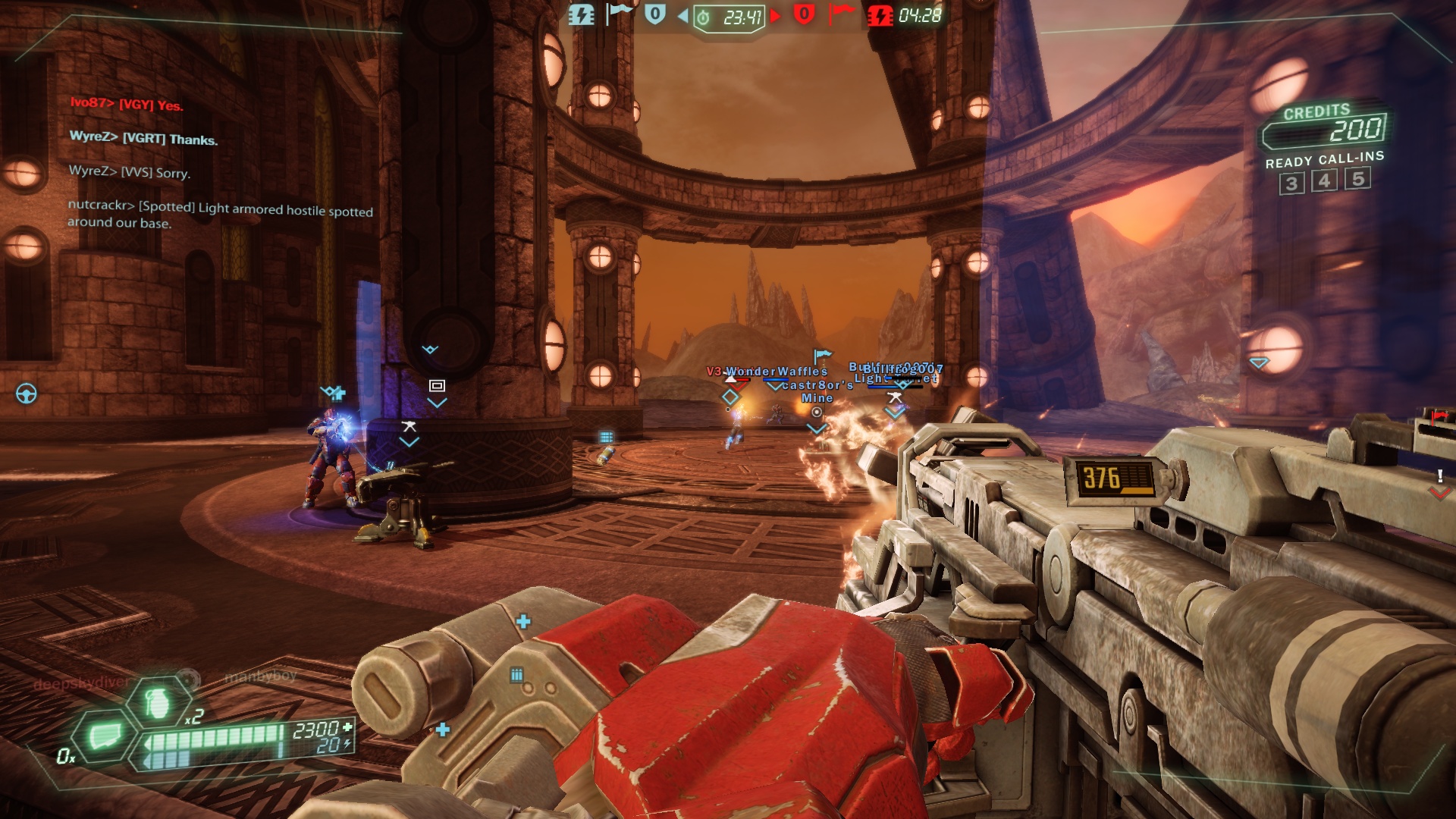Click the steering wheel vehicle marker

[x=27, y=394]
